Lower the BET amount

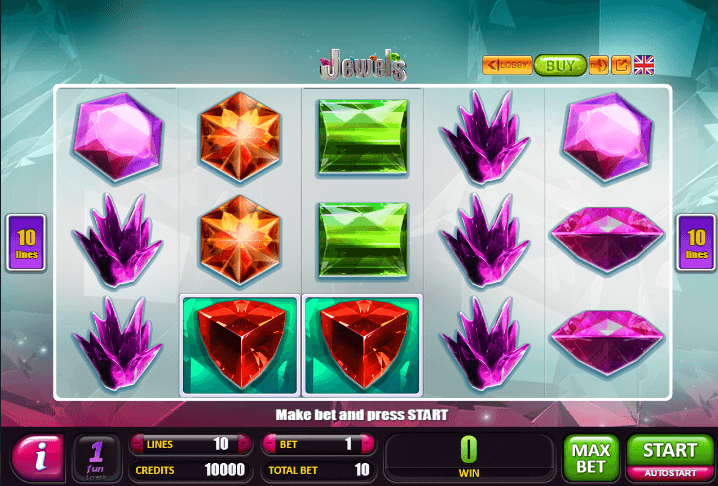269,444
